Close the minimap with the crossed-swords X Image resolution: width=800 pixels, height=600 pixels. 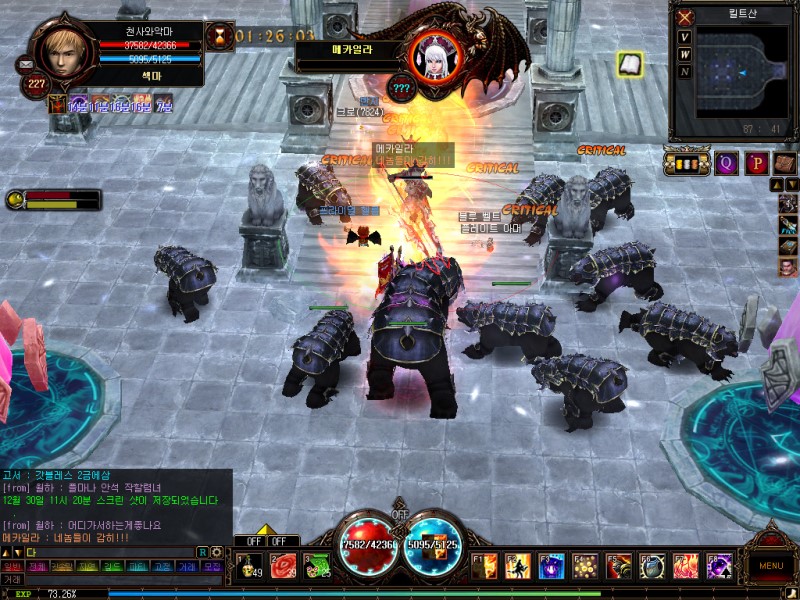click(x=685, y=17)
